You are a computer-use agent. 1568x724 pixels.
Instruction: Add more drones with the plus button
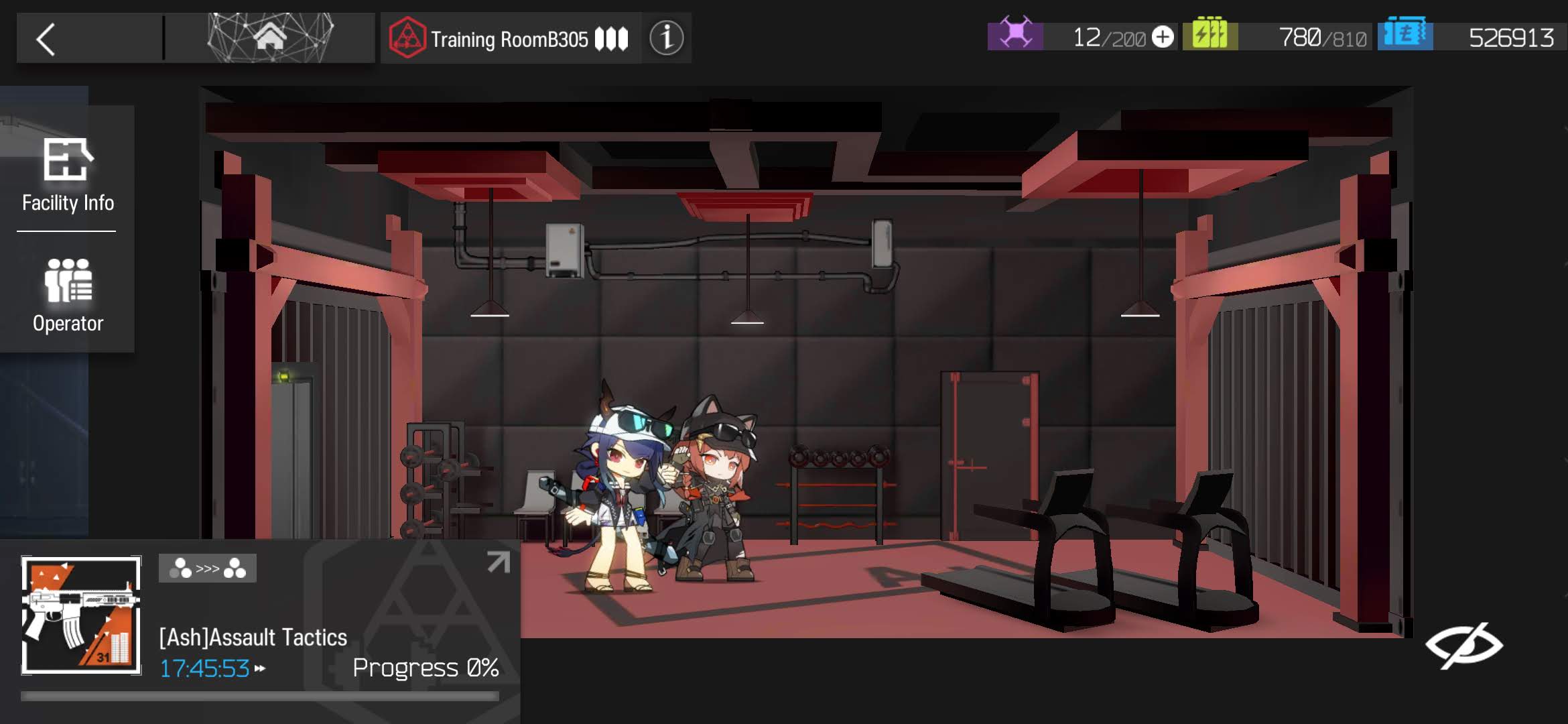[x=1163, y=37]
